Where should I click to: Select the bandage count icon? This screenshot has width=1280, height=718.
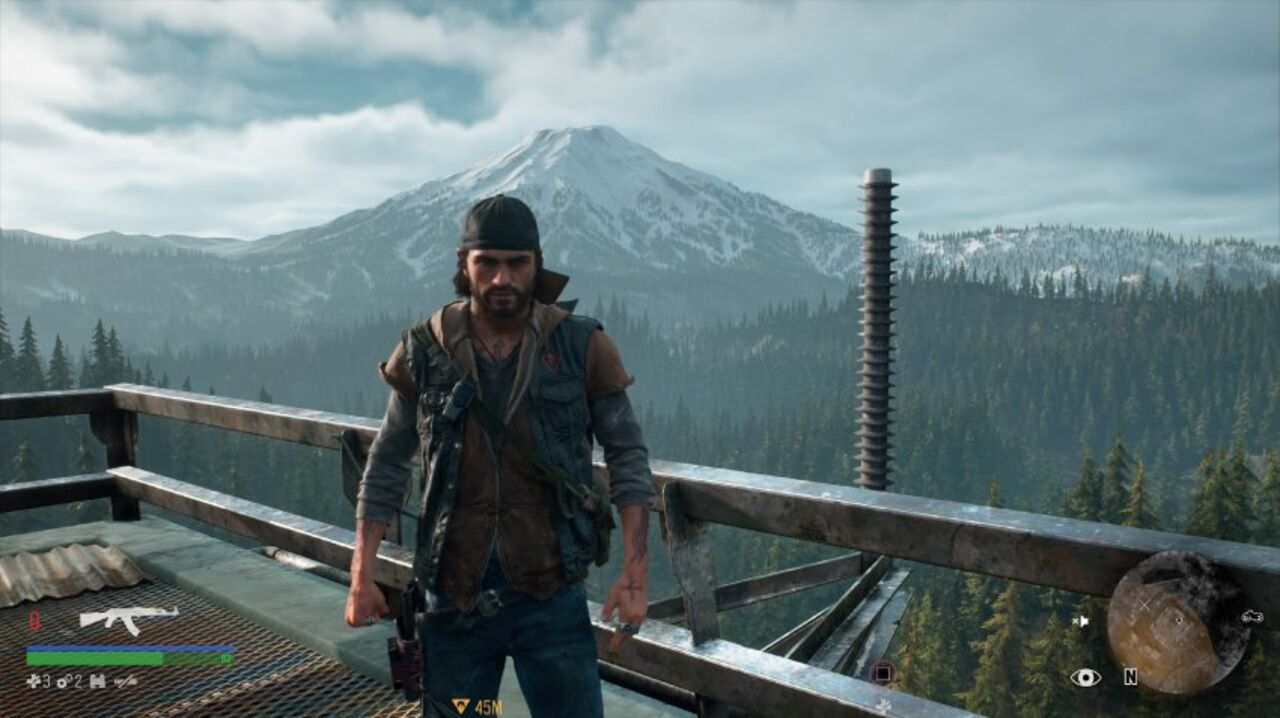(33, 682)
